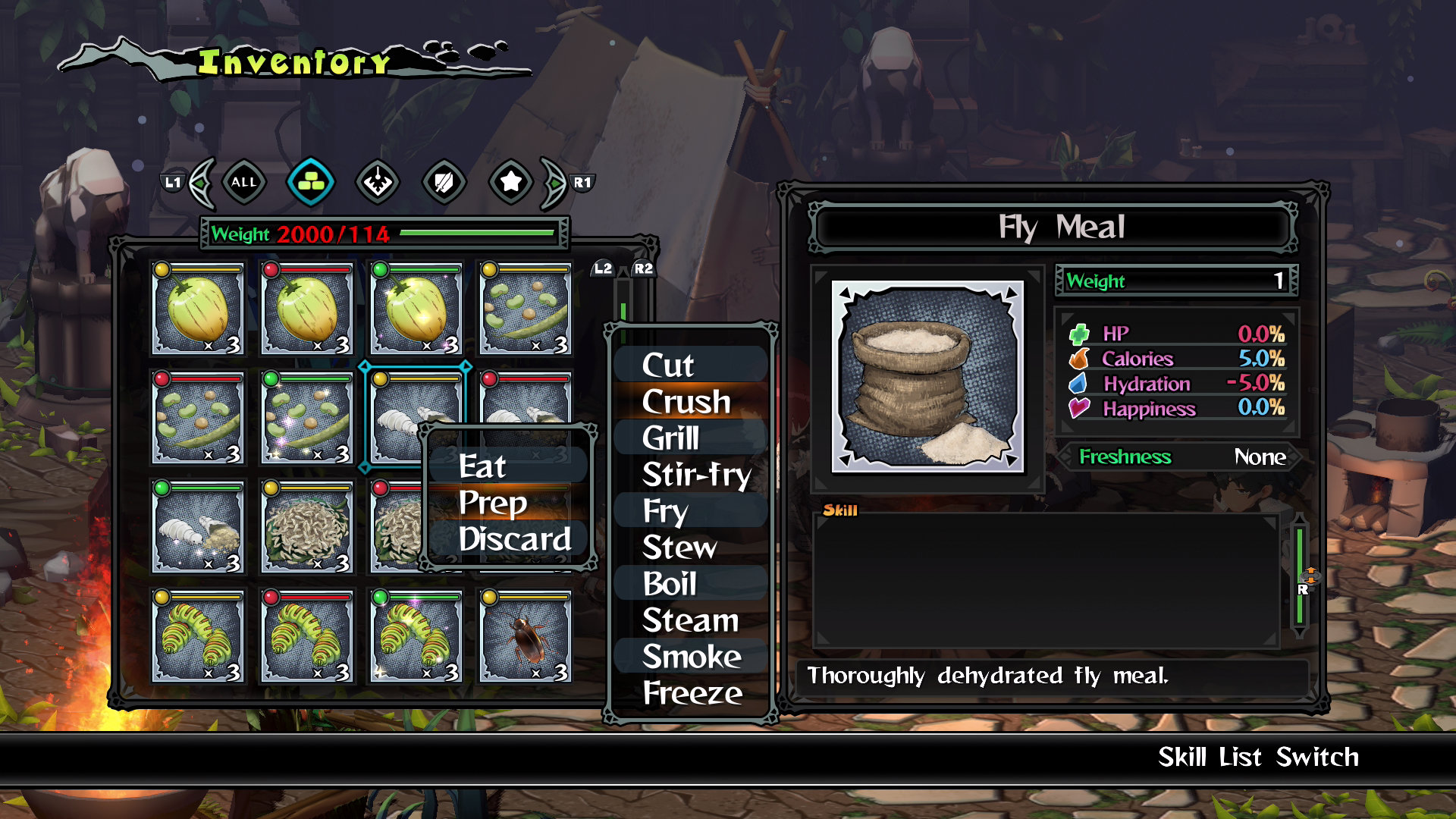Screen dimensions: 1456x819
Task: Select Crush from the prep list
Action: 686,401
